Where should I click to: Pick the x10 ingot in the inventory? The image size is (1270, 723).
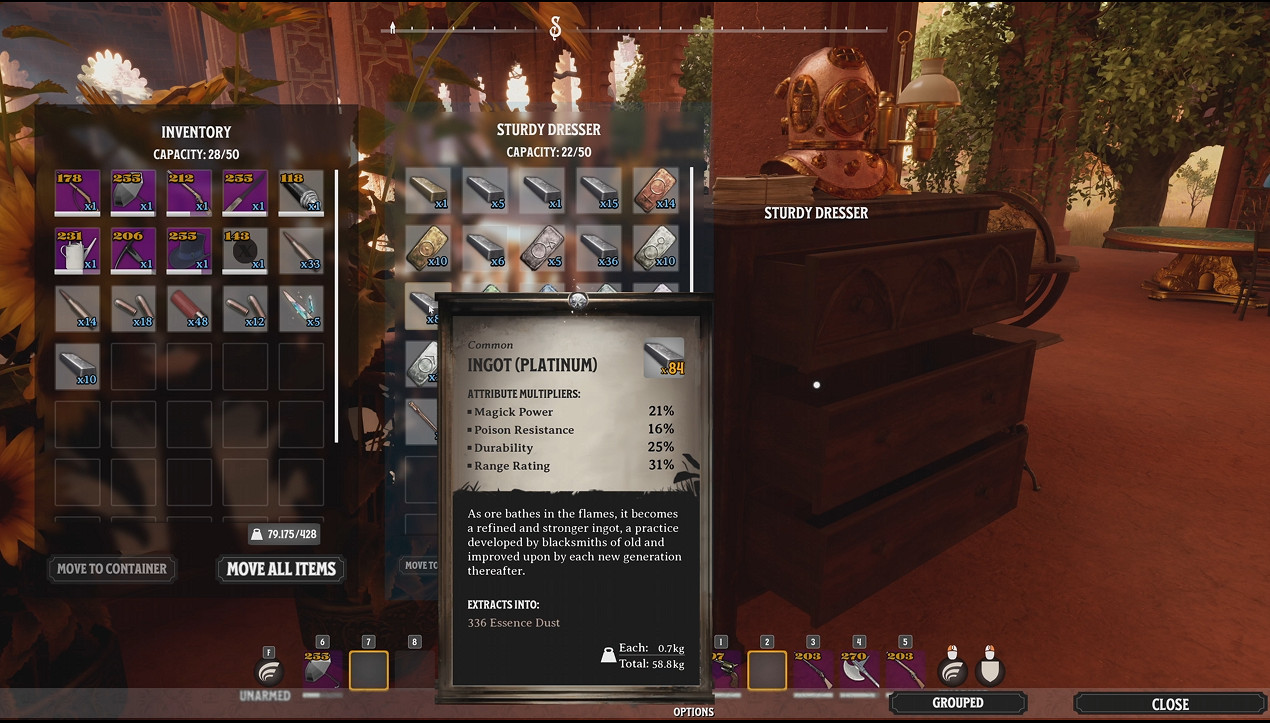78,364
